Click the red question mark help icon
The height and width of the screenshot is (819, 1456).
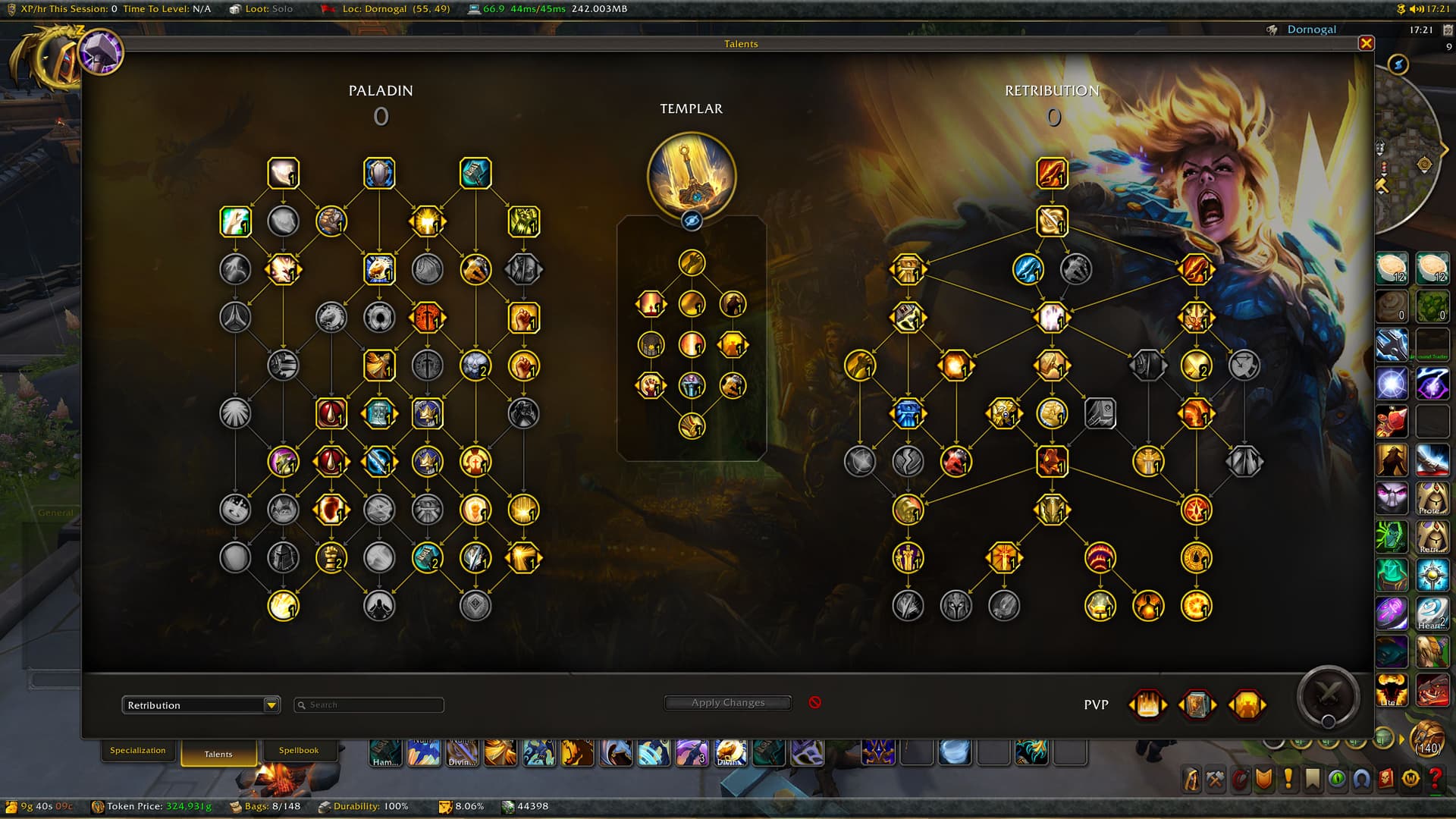(1434, 779)
